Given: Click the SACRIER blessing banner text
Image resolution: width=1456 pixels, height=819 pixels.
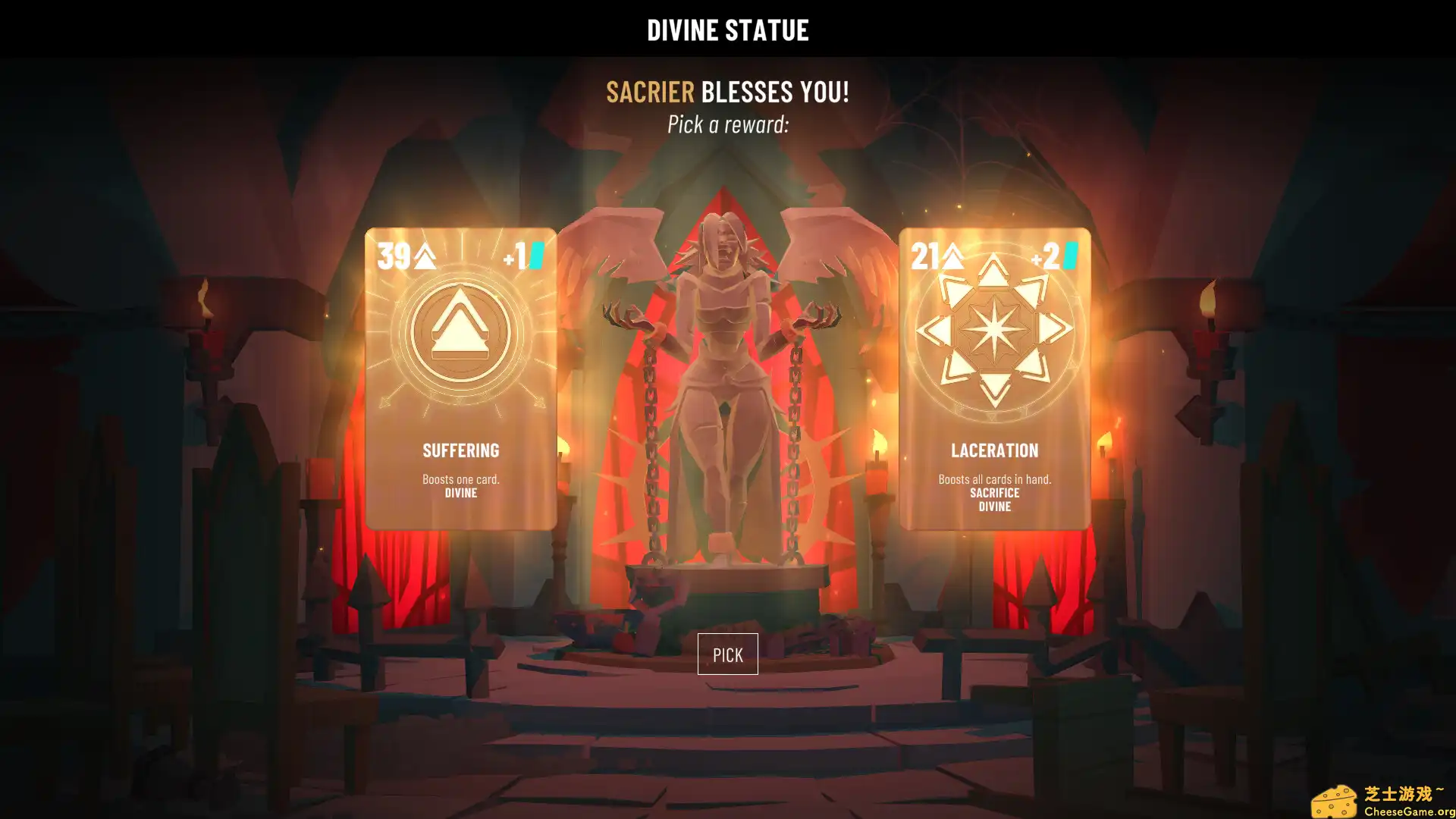Looking at the screenshot, I should [727, 93].
